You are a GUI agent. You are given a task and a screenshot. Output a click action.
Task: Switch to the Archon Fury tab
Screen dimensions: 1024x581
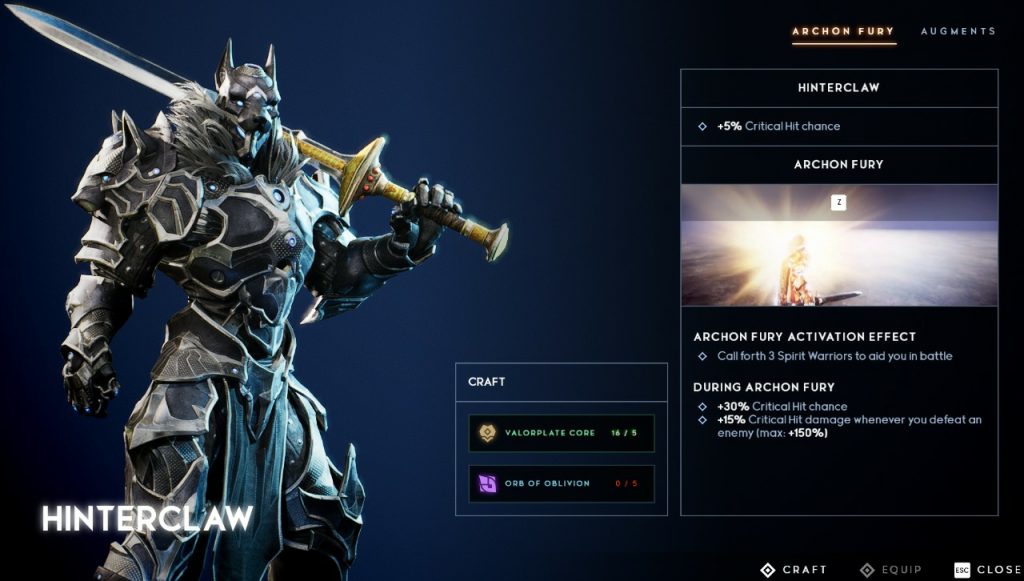[x=843, y=31]
